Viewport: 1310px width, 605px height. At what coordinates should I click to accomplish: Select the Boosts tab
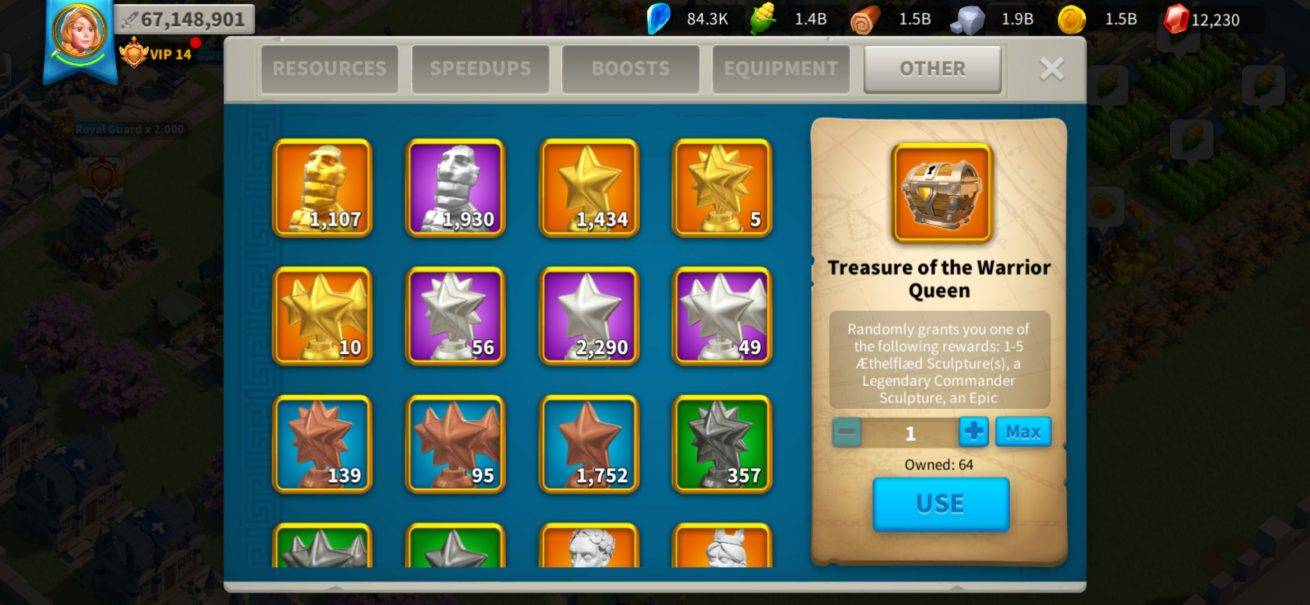pos(630,69)
